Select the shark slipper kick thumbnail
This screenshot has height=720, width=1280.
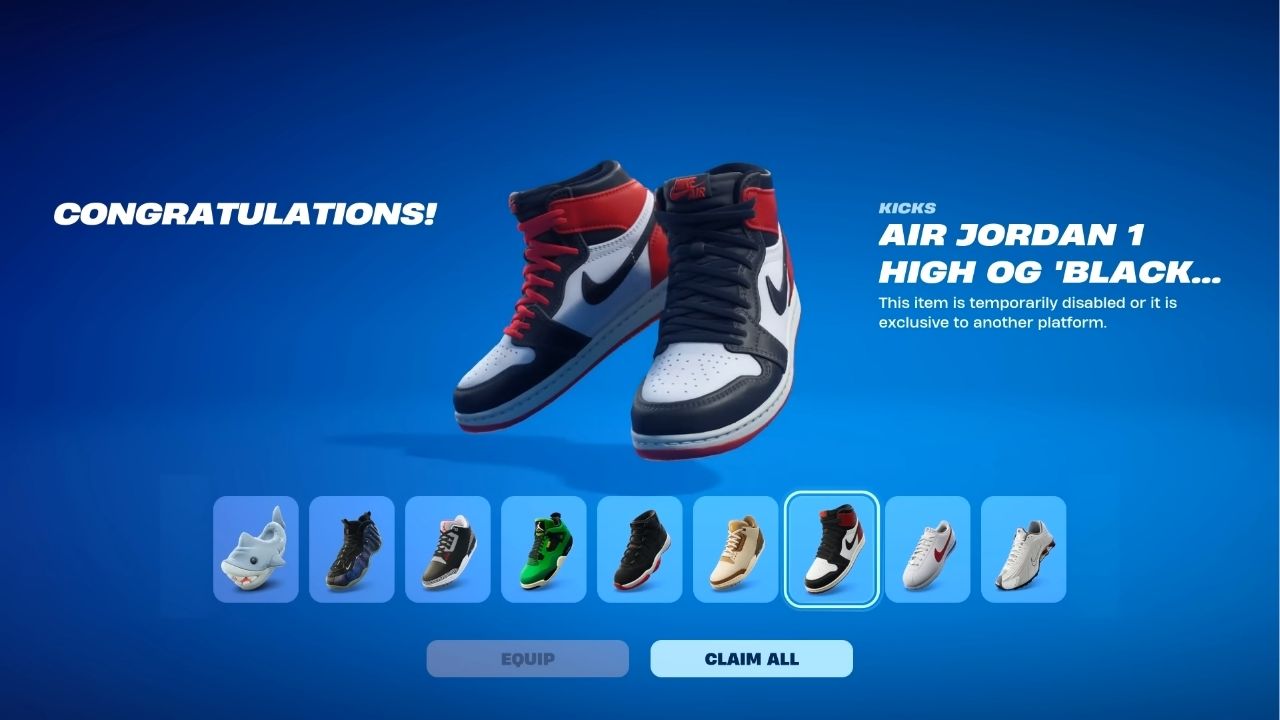(255, 550)
